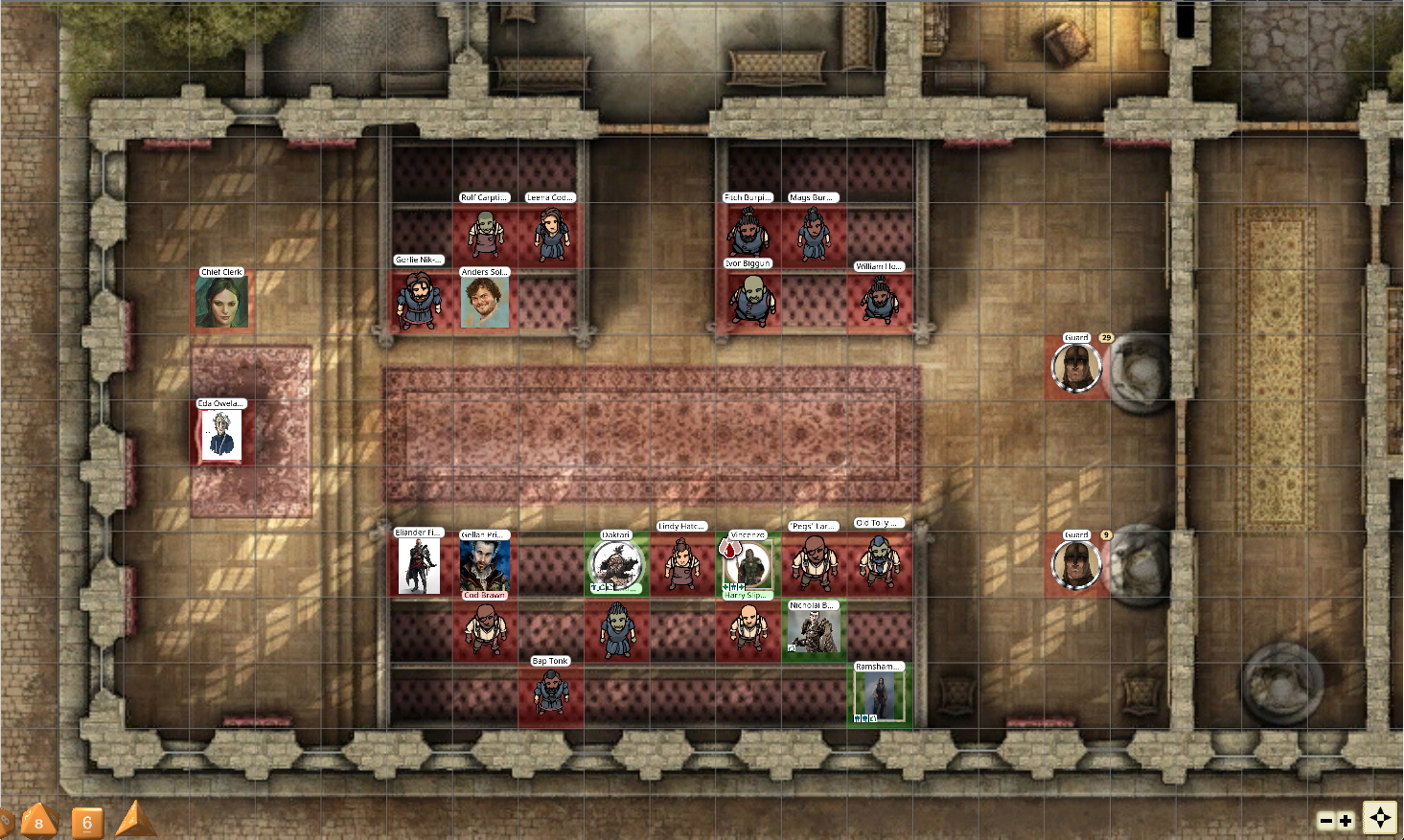Select the Daktari token
The width and height of the screenshot is (1404, 840).
616,565
